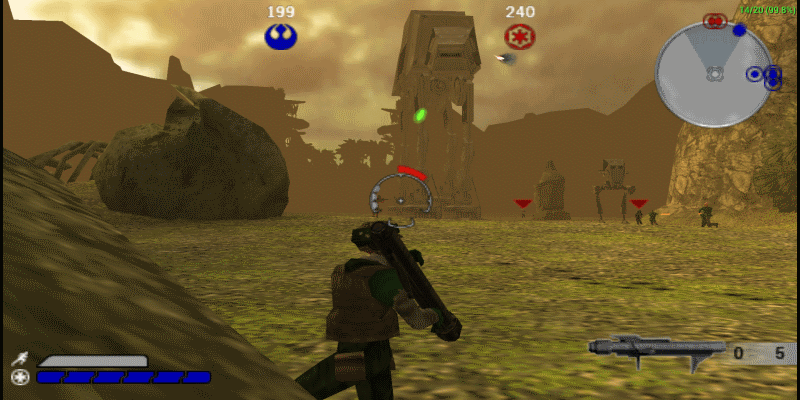Select the blue Rebel Alliance team emblem
Image resolution: width=800 pixels, height=400 pixels.
(x=281, y=37)
